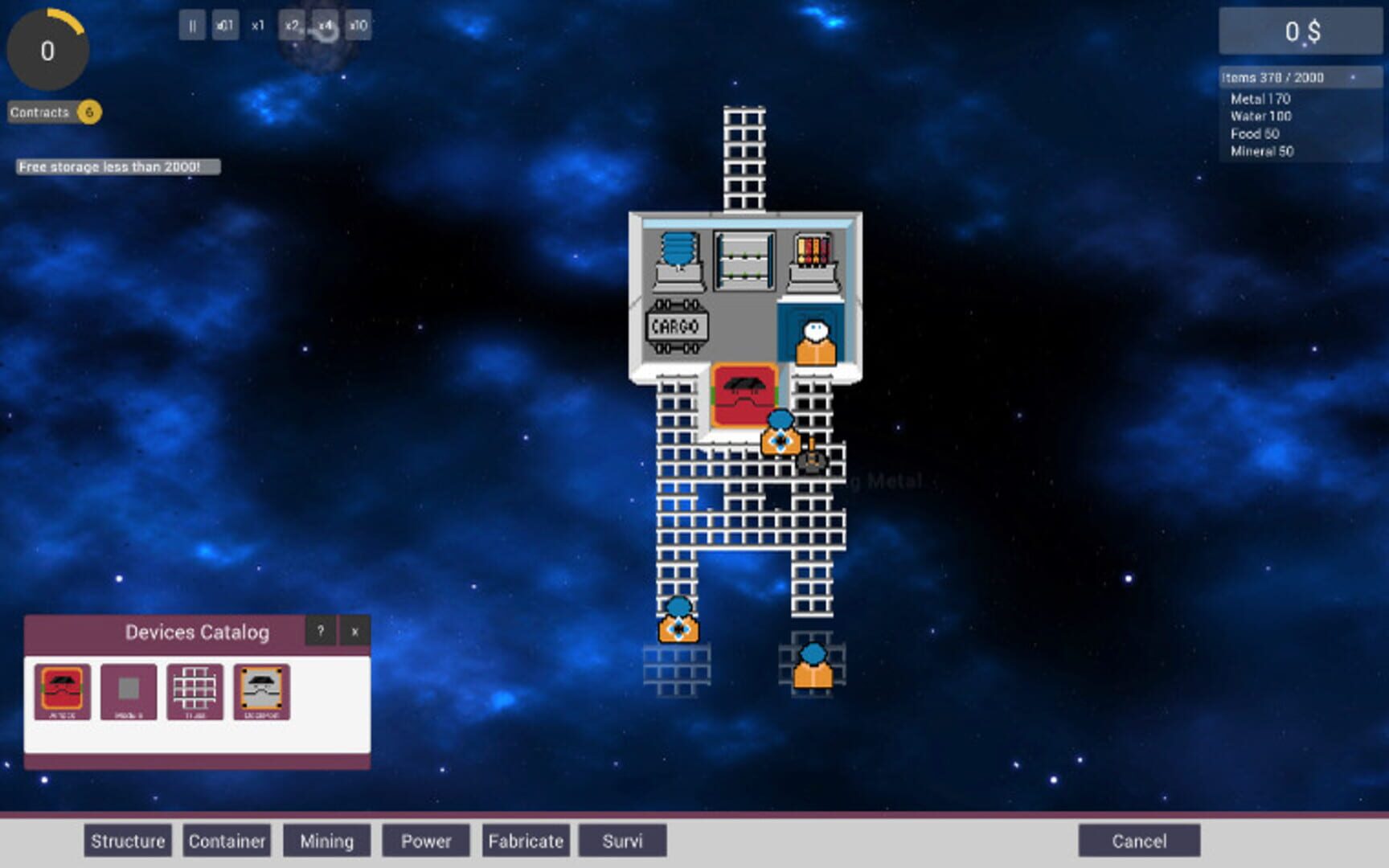
Task: Pause the game with the || button
Action: click(191, 26)
